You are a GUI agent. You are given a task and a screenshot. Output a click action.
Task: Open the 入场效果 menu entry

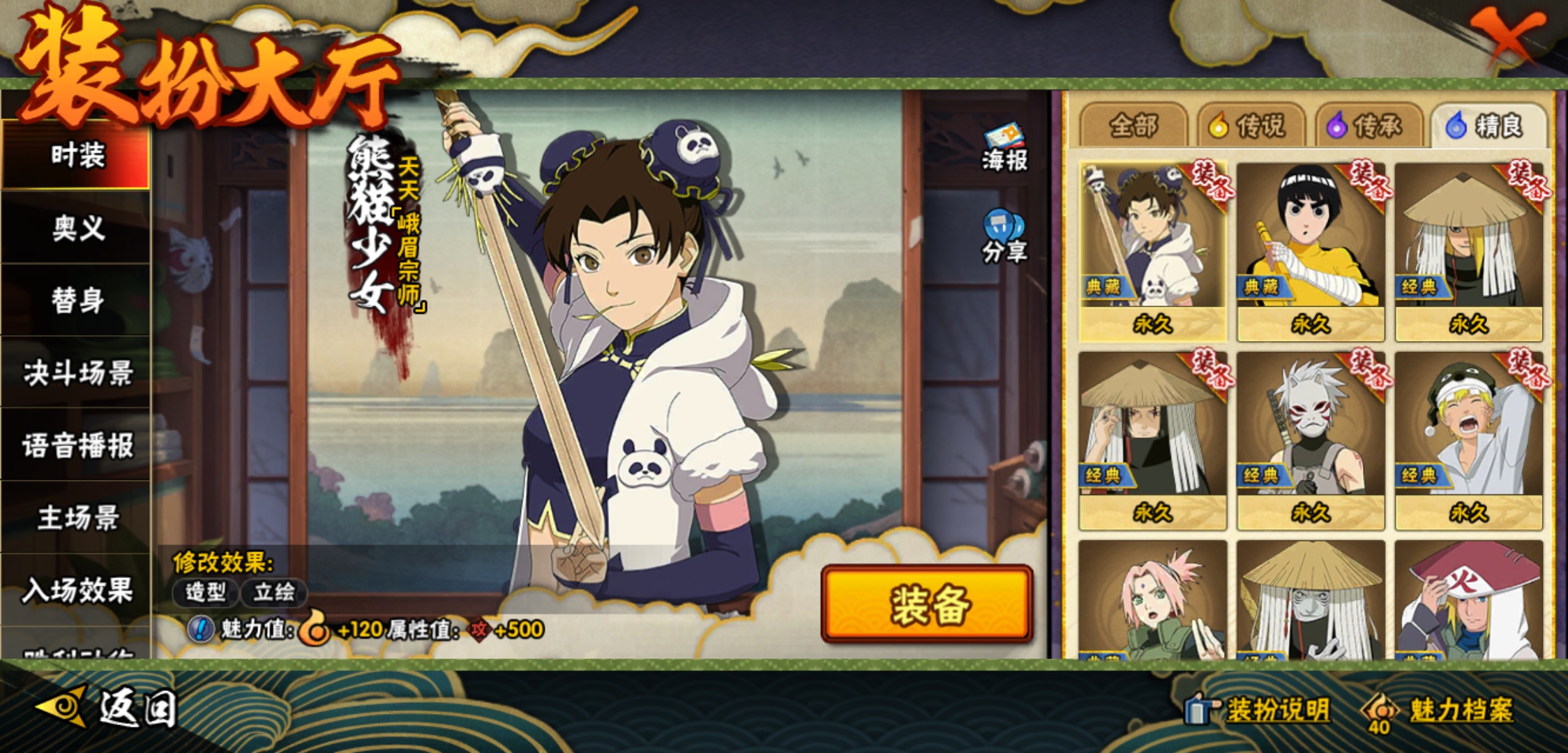77,591
